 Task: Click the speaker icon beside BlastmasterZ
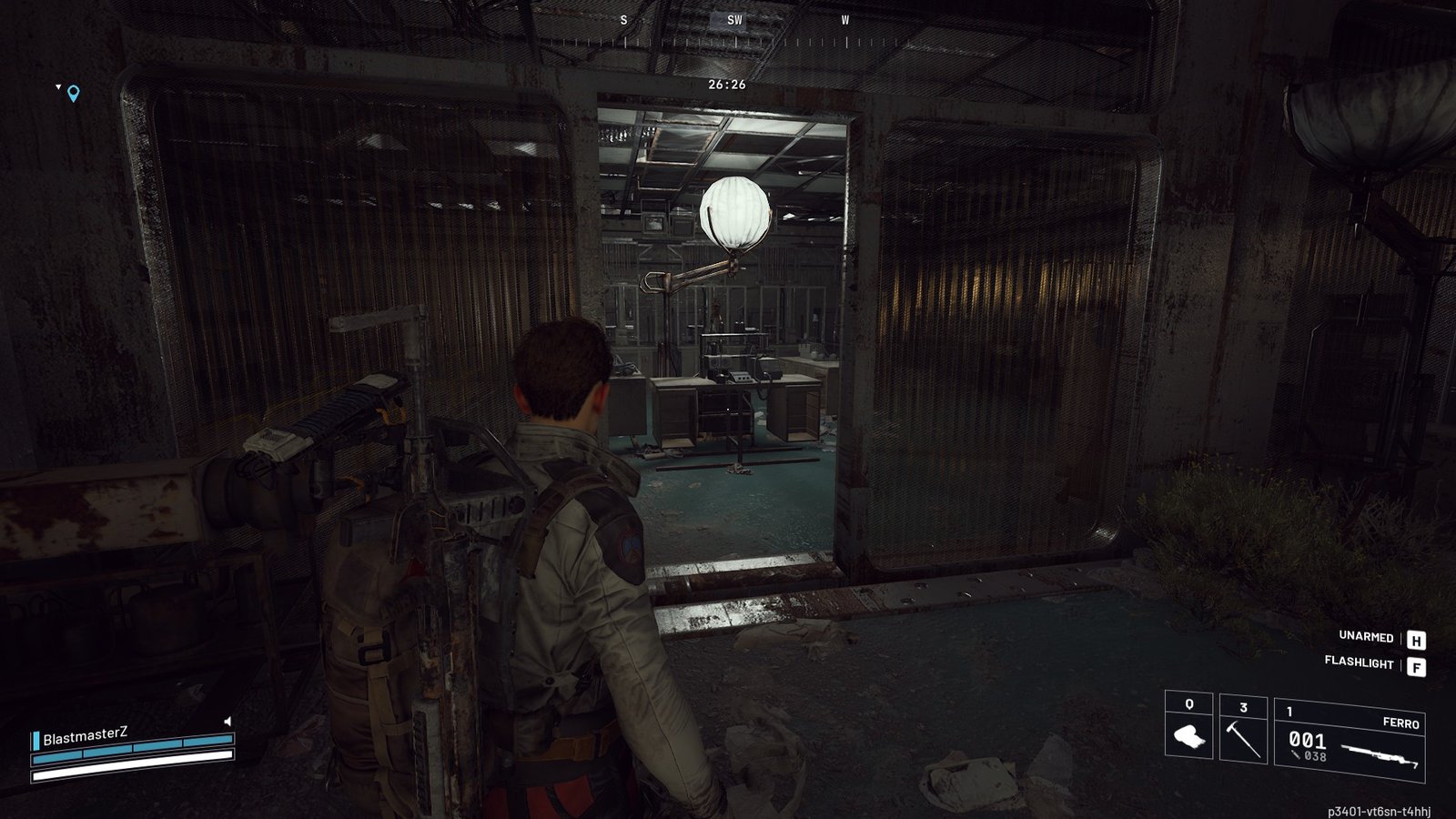[x=227, y=721]
